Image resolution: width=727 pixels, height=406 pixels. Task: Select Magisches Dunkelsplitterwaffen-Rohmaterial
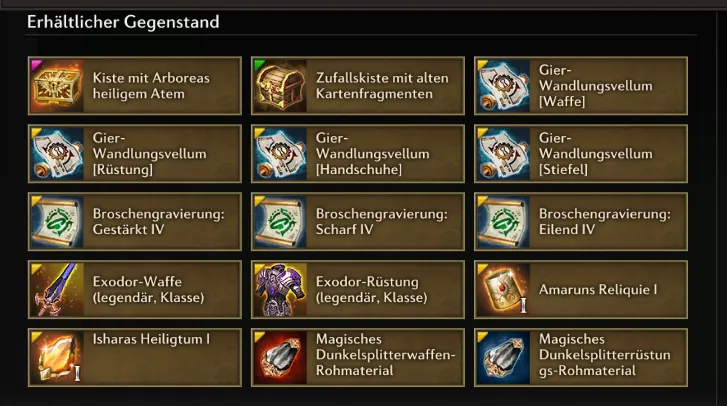pyautogui.click(x=357, y=357)
